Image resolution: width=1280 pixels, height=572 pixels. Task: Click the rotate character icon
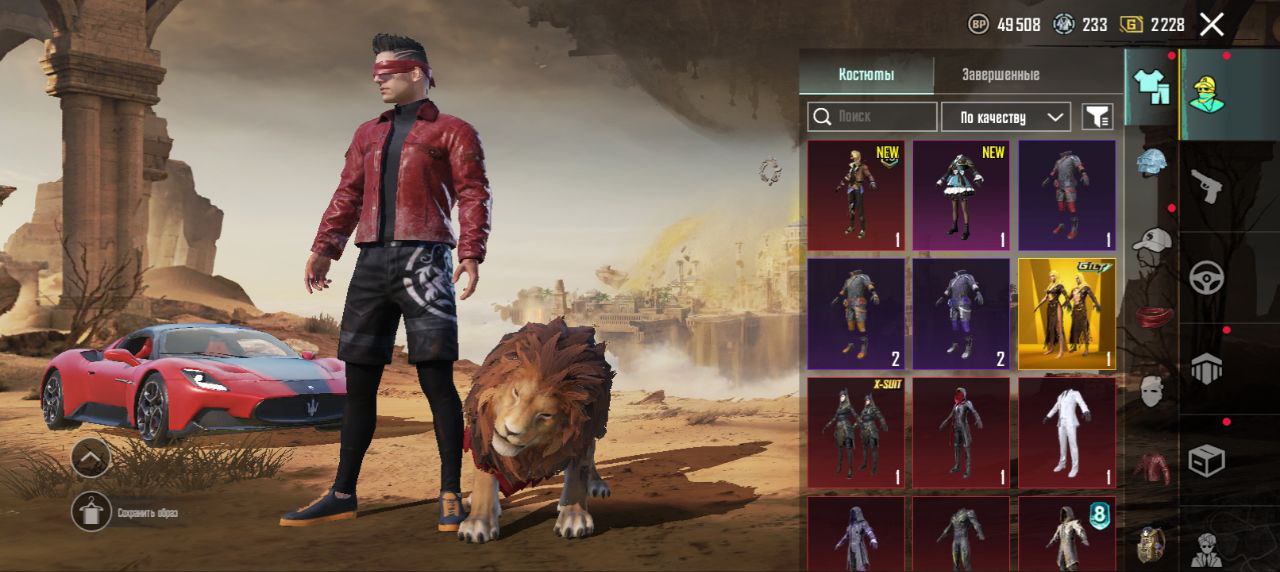770,171
